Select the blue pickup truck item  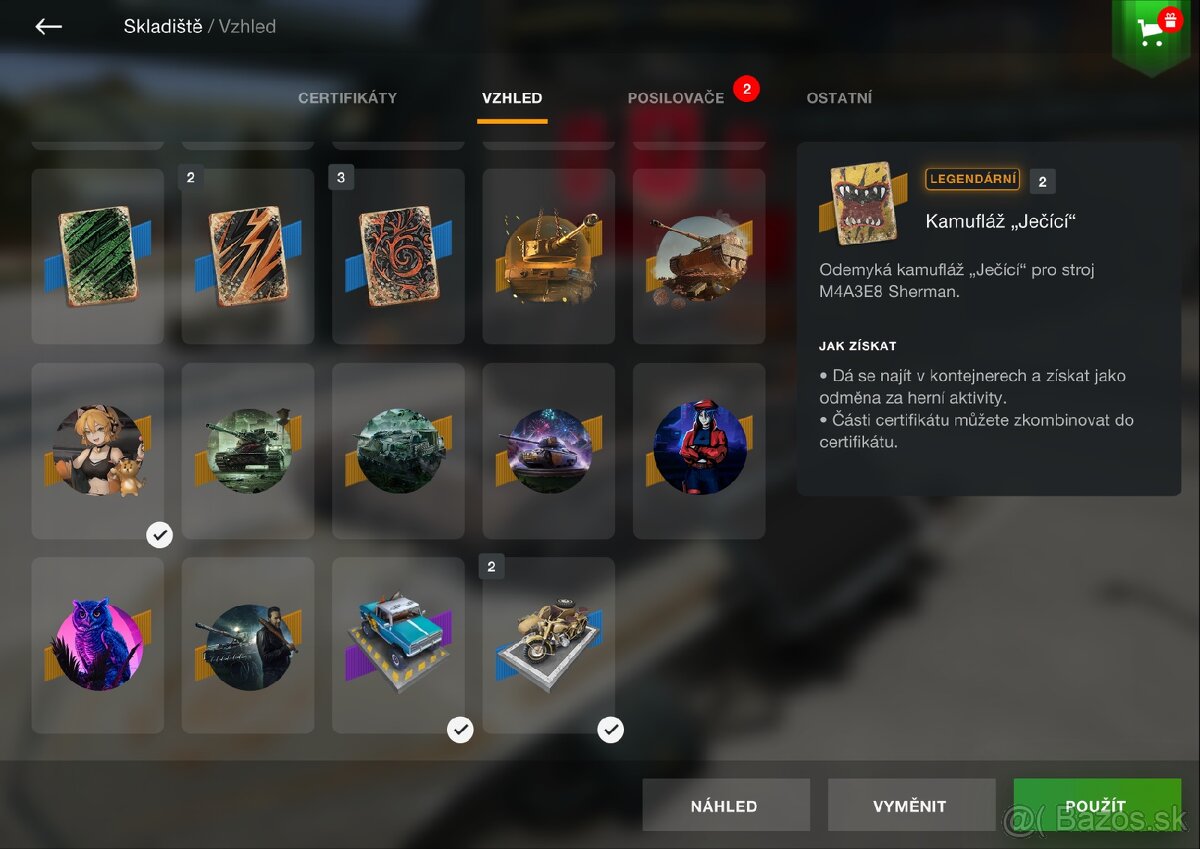398,645
